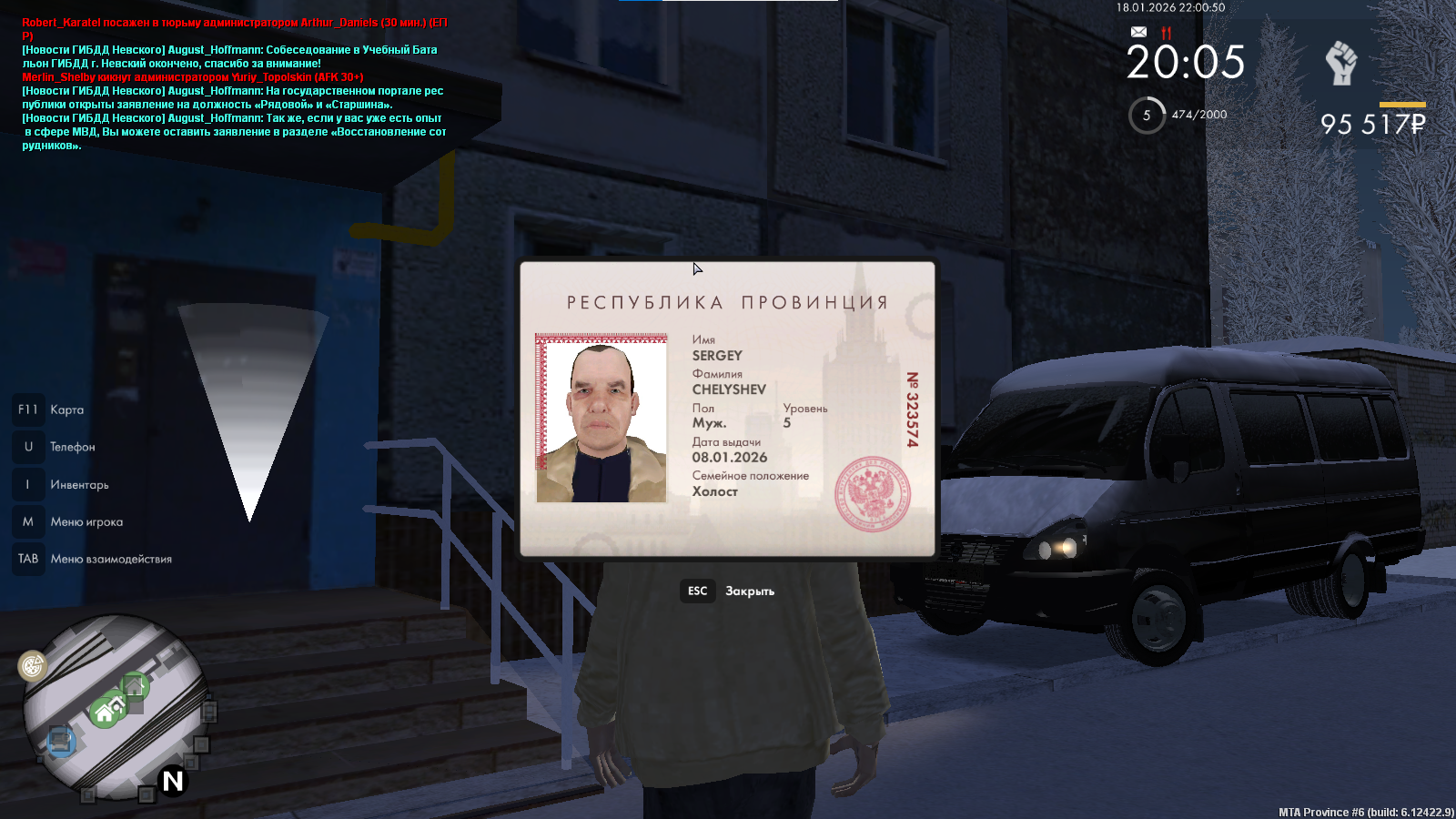Viewport: 1456px width, 819px height.
Task: Click the circular minimap
Action: point(116,705)
